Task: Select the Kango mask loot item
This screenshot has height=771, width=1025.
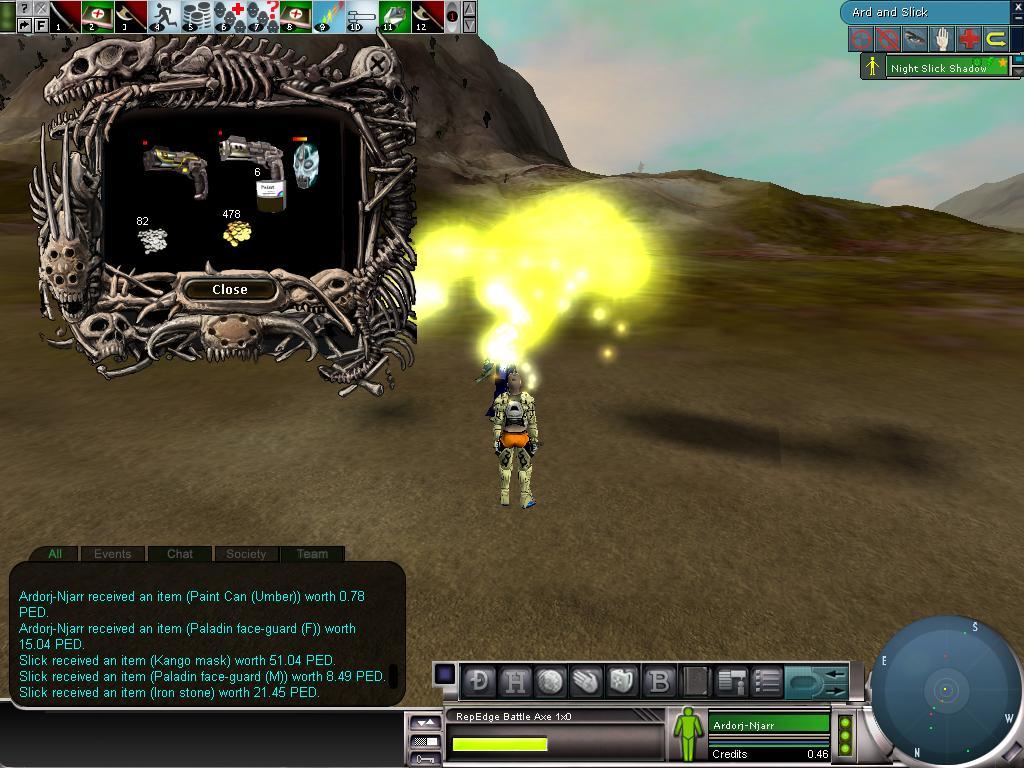Action: click(x=305, y=163)
